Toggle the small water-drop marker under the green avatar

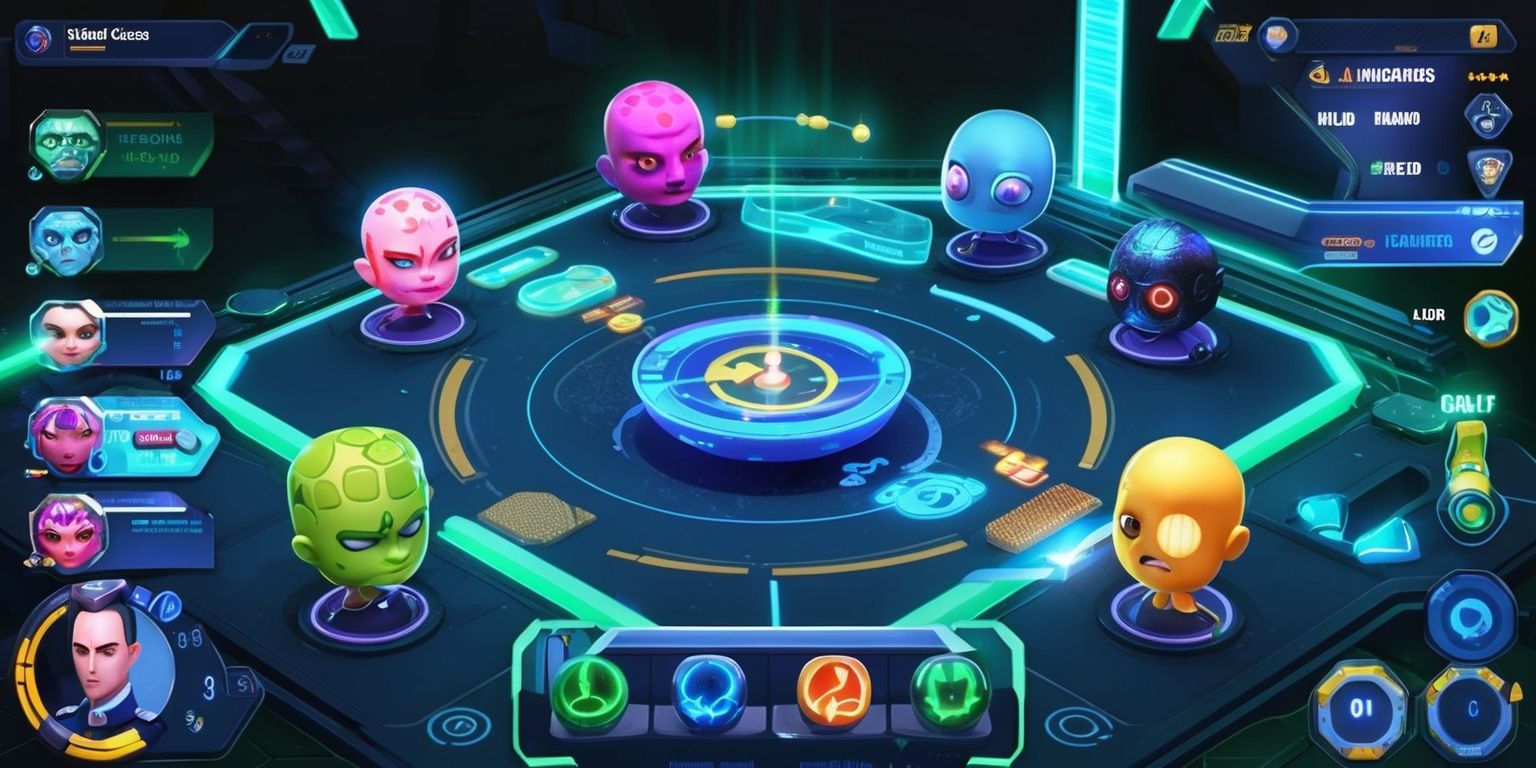(x=33, y=173)
